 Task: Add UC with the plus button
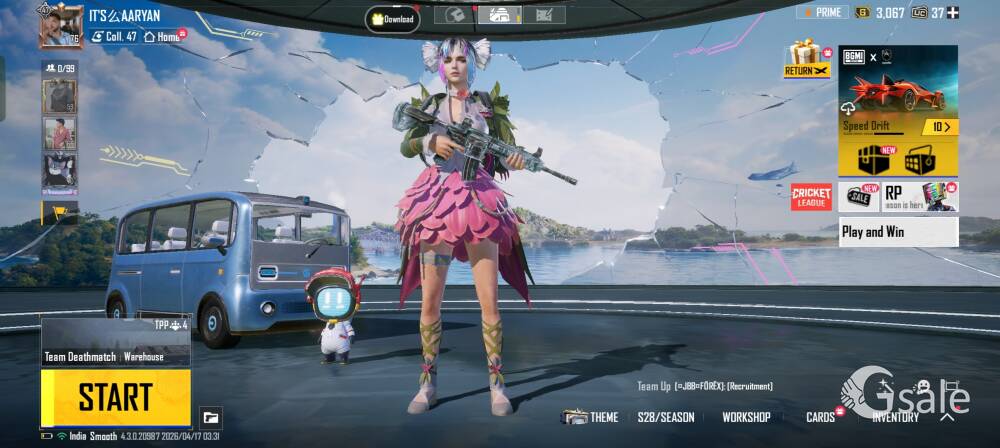953,12
